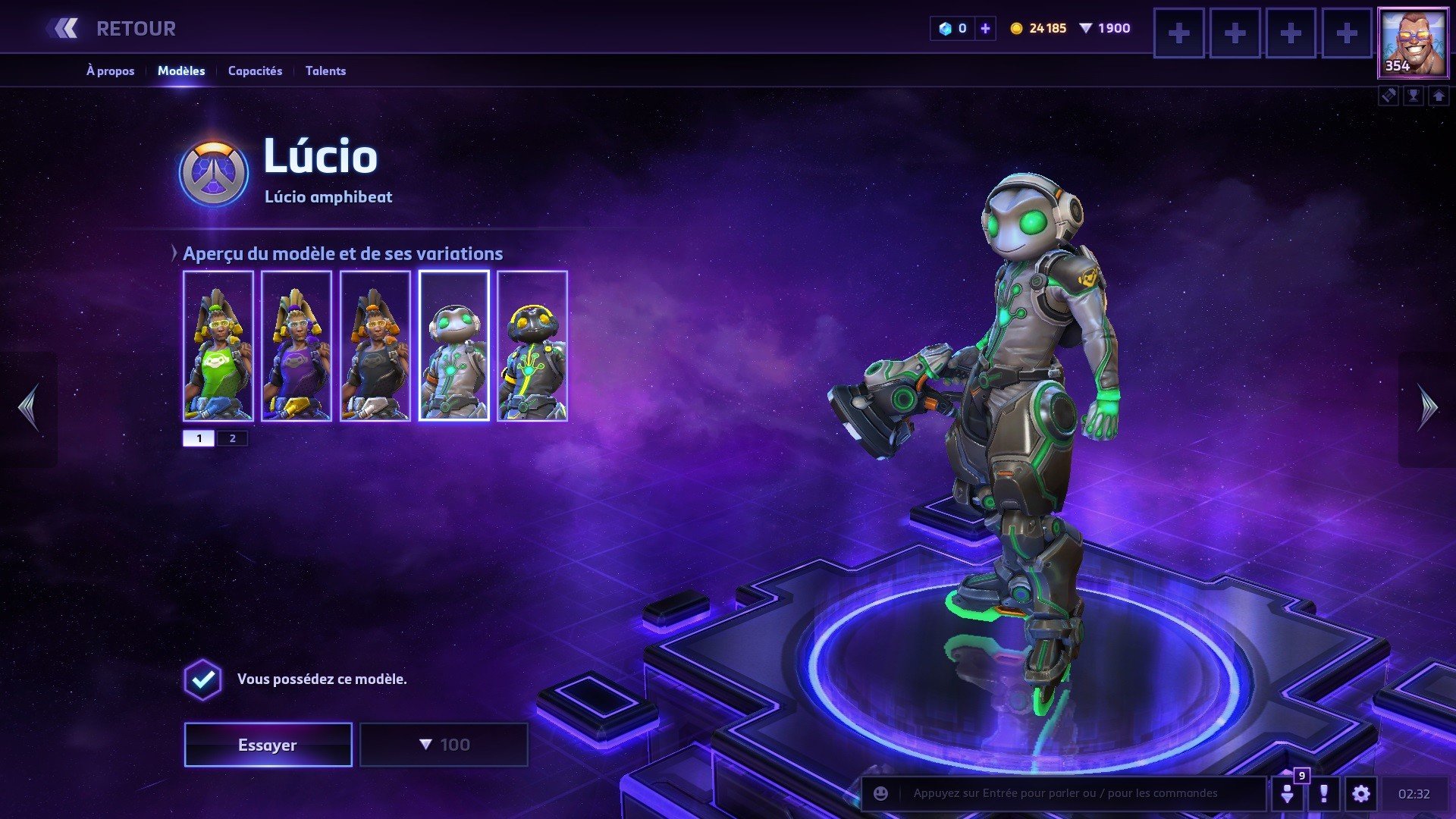This screenshot has height=819, width=1456.
Task: Click the gold coin currency icon
Action: [x=1015, y=28]
